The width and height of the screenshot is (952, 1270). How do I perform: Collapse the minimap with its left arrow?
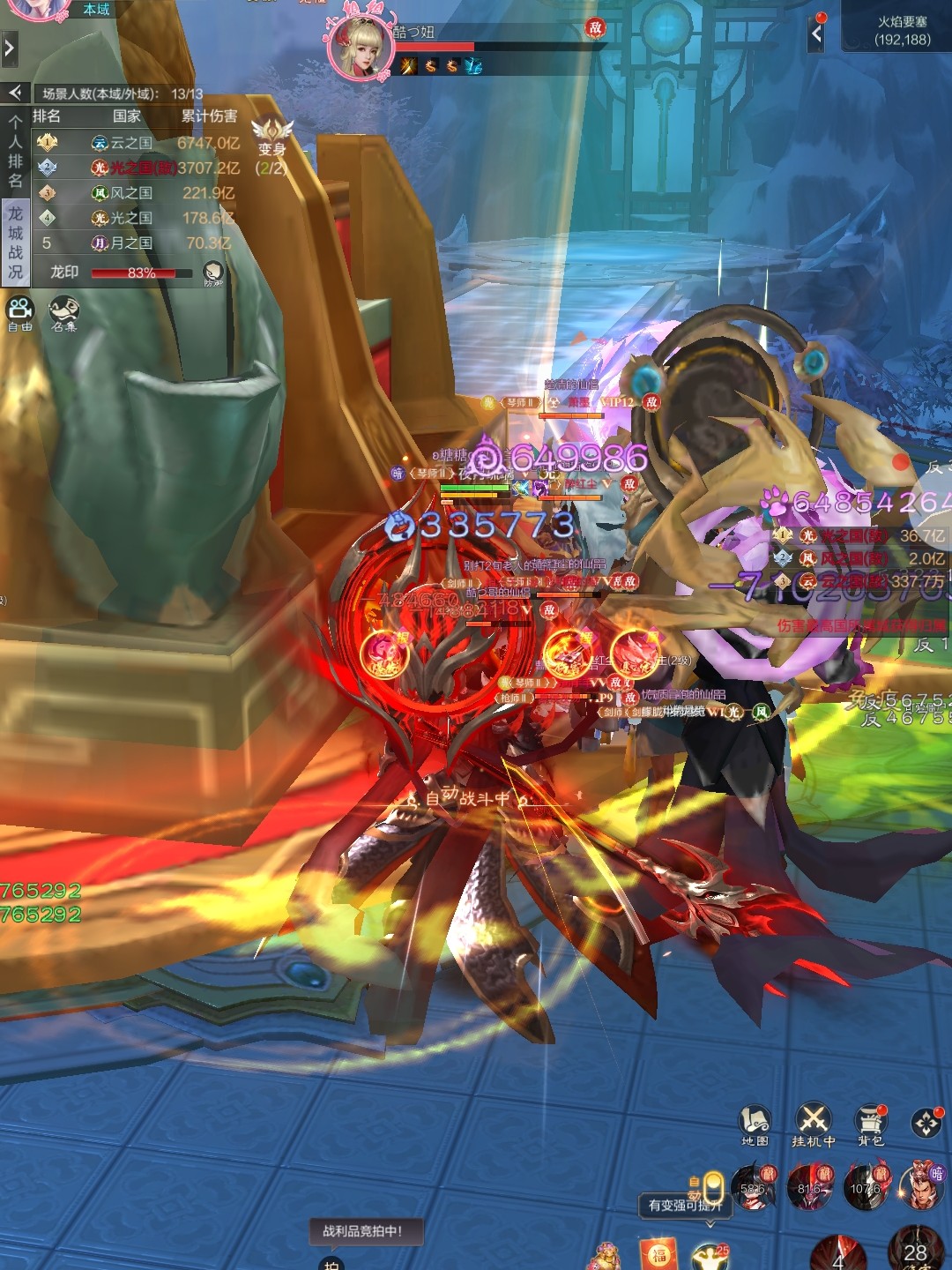tap(817, 34)
